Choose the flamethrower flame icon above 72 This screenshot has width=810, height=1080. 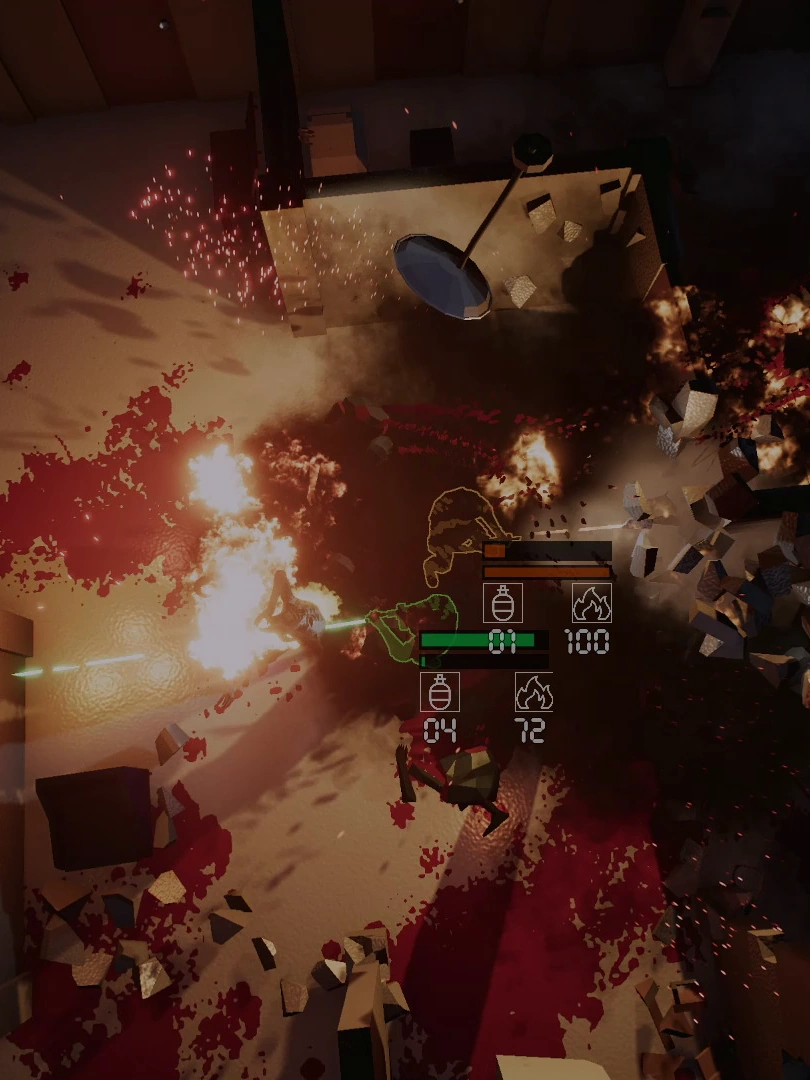pyautogui.click(x=534, y=691)
